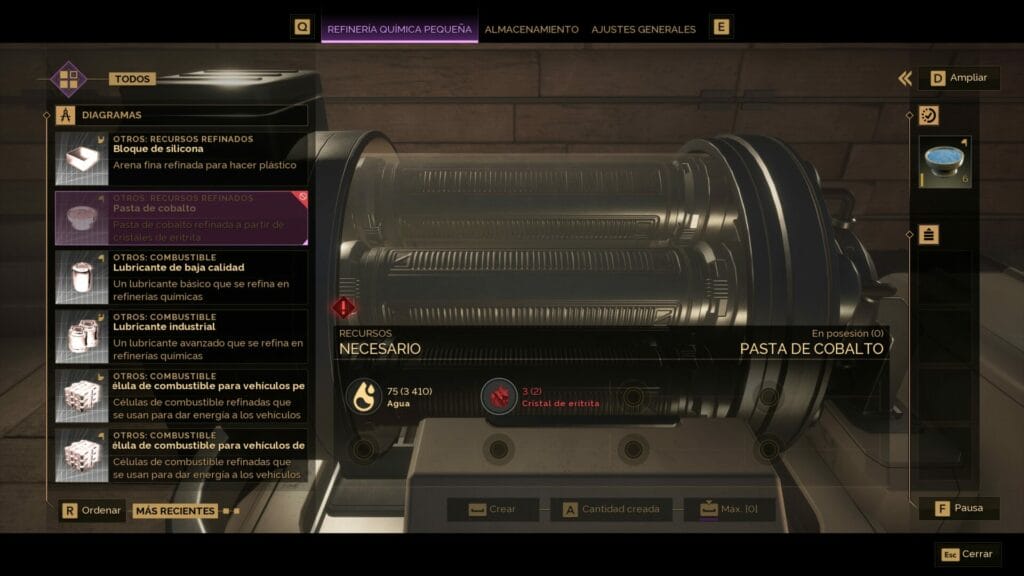Close the refinery menu with Cerrar

click(x=967, y=554)
